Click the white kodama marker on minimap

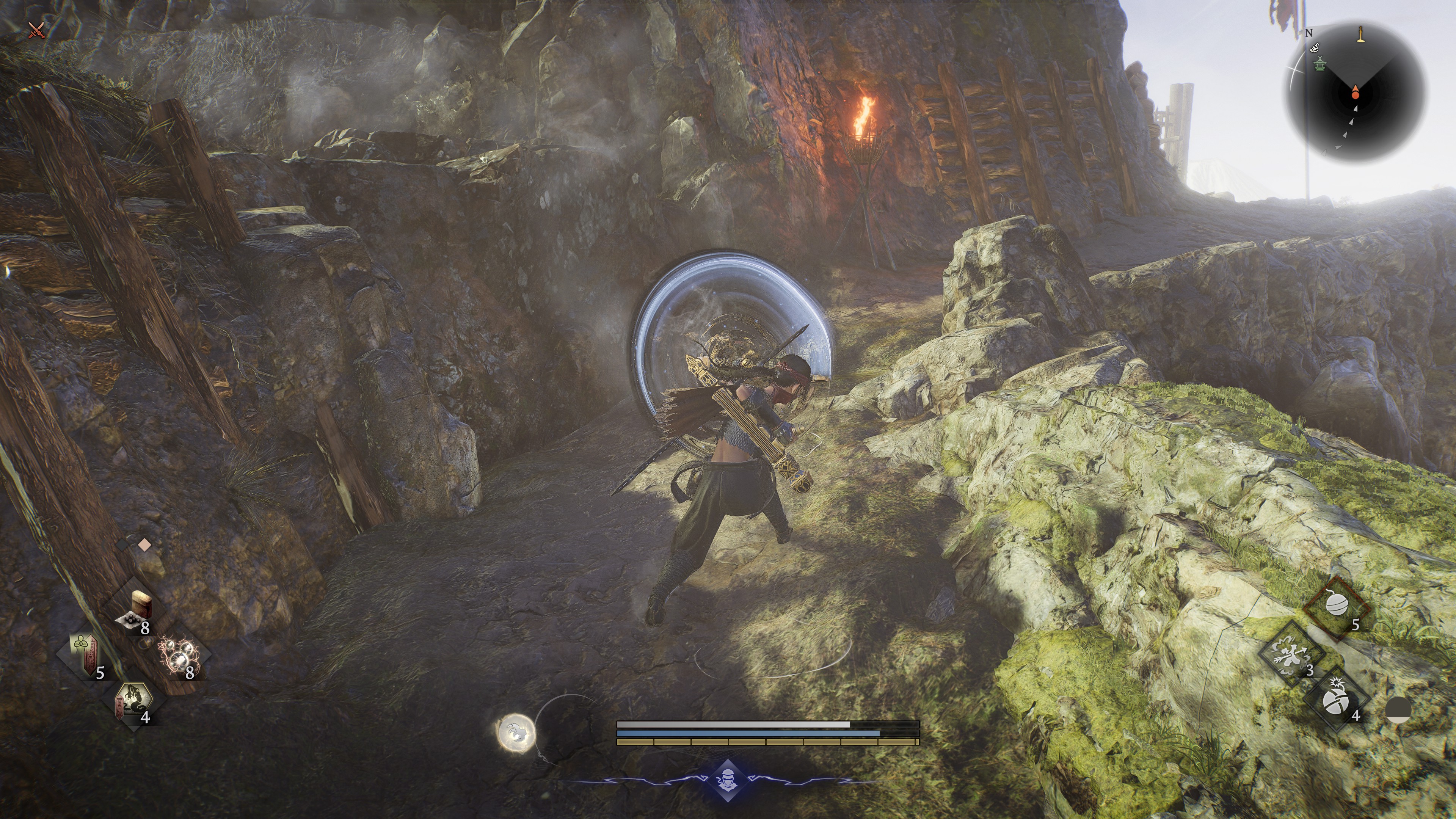pos(1315,49)
